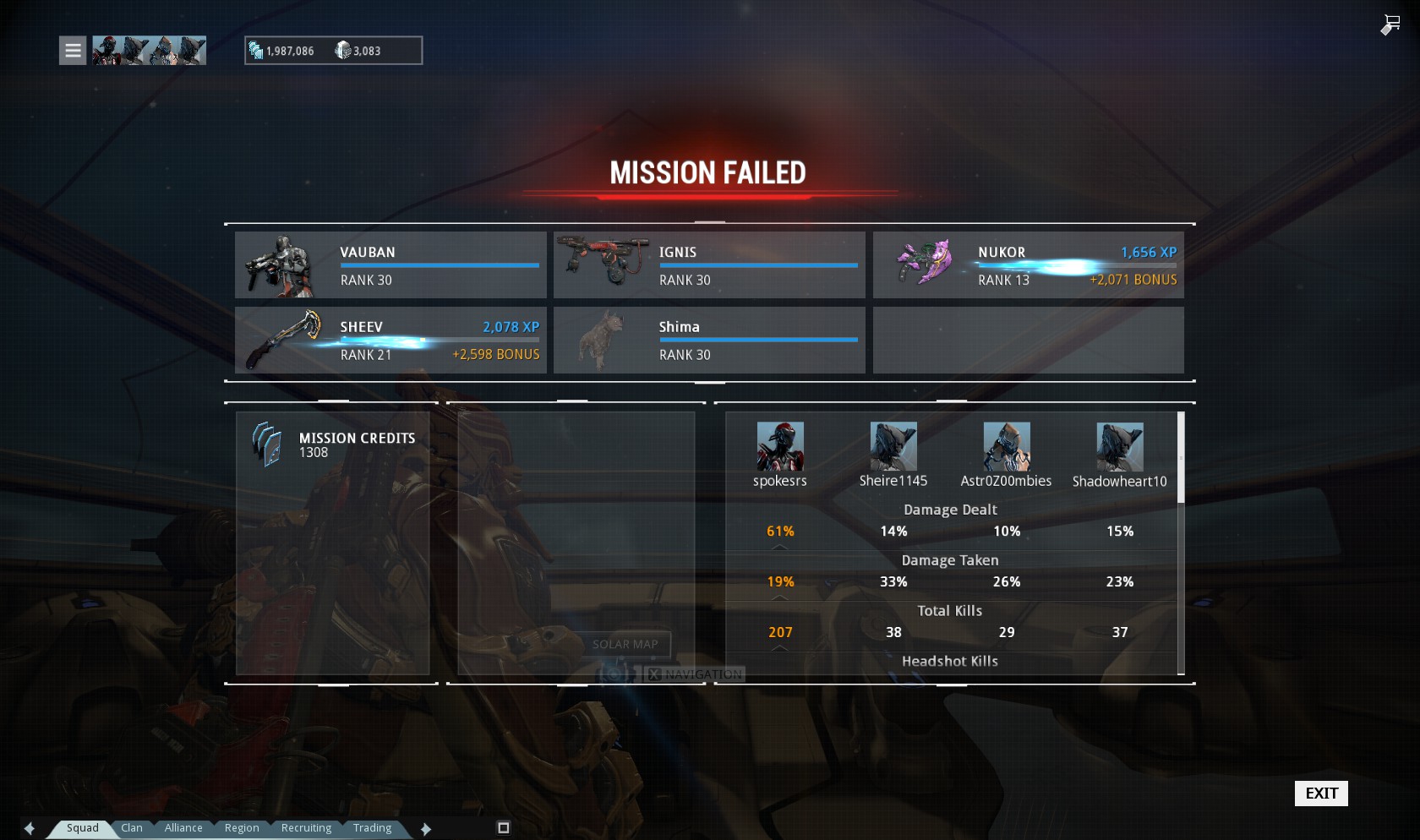Click the squad stats scrollbar
Image resolution: width=1420 pixels, height=840 pixels.
pos(1181,458)
